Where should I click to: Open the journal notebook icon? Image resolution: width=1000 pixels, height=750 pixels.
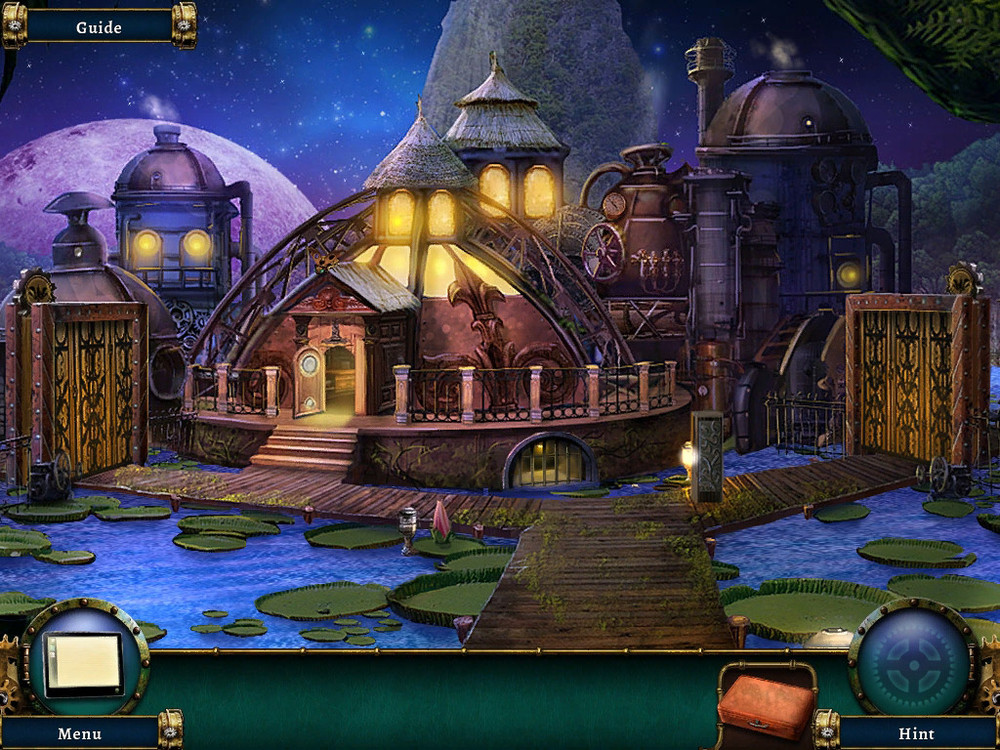(x=84, y=664)
